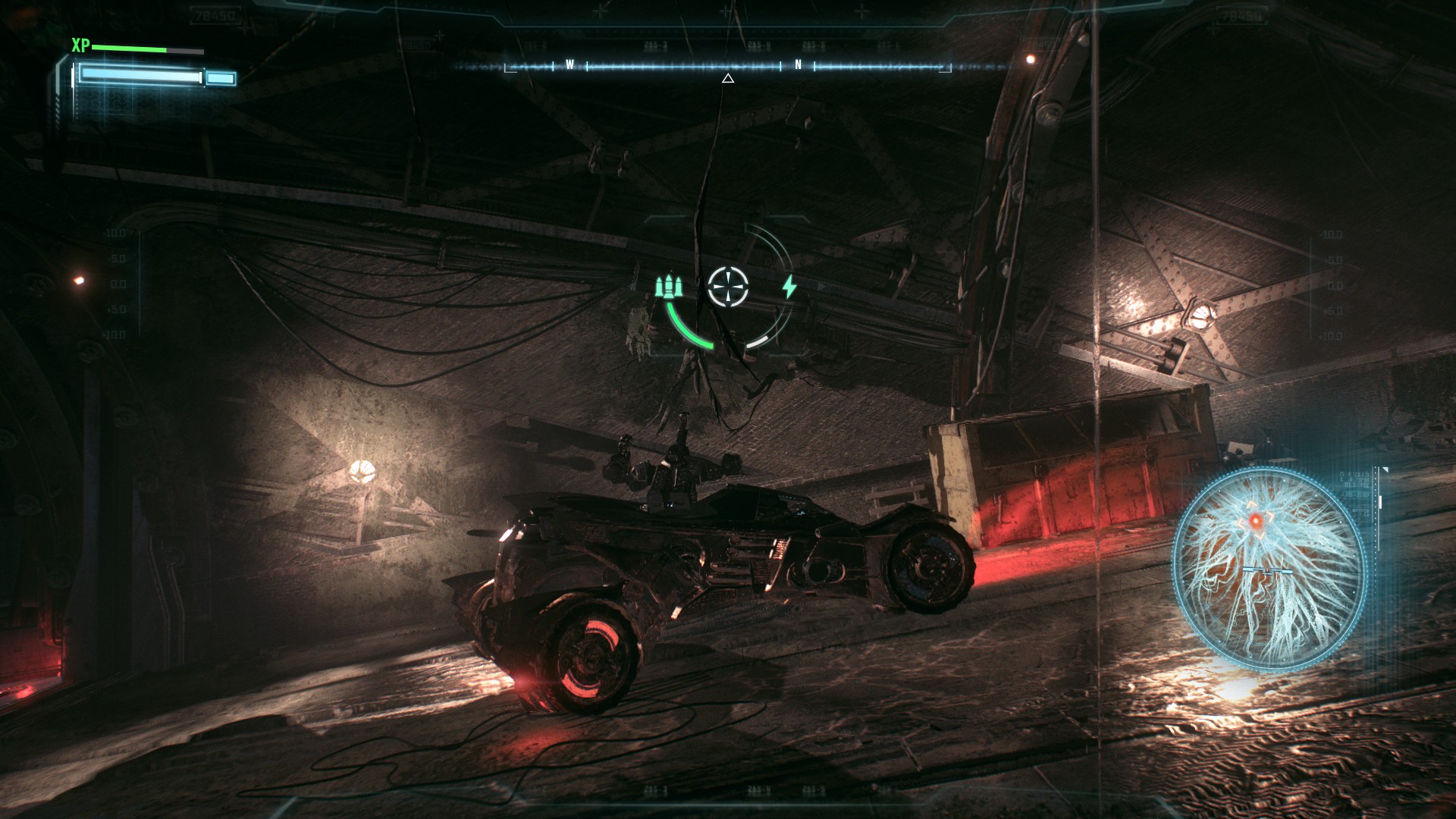The width and height of the screenshot is (1456, 819).
Task: Activate the missile barrage weapon icon
Action: [670, 287]
